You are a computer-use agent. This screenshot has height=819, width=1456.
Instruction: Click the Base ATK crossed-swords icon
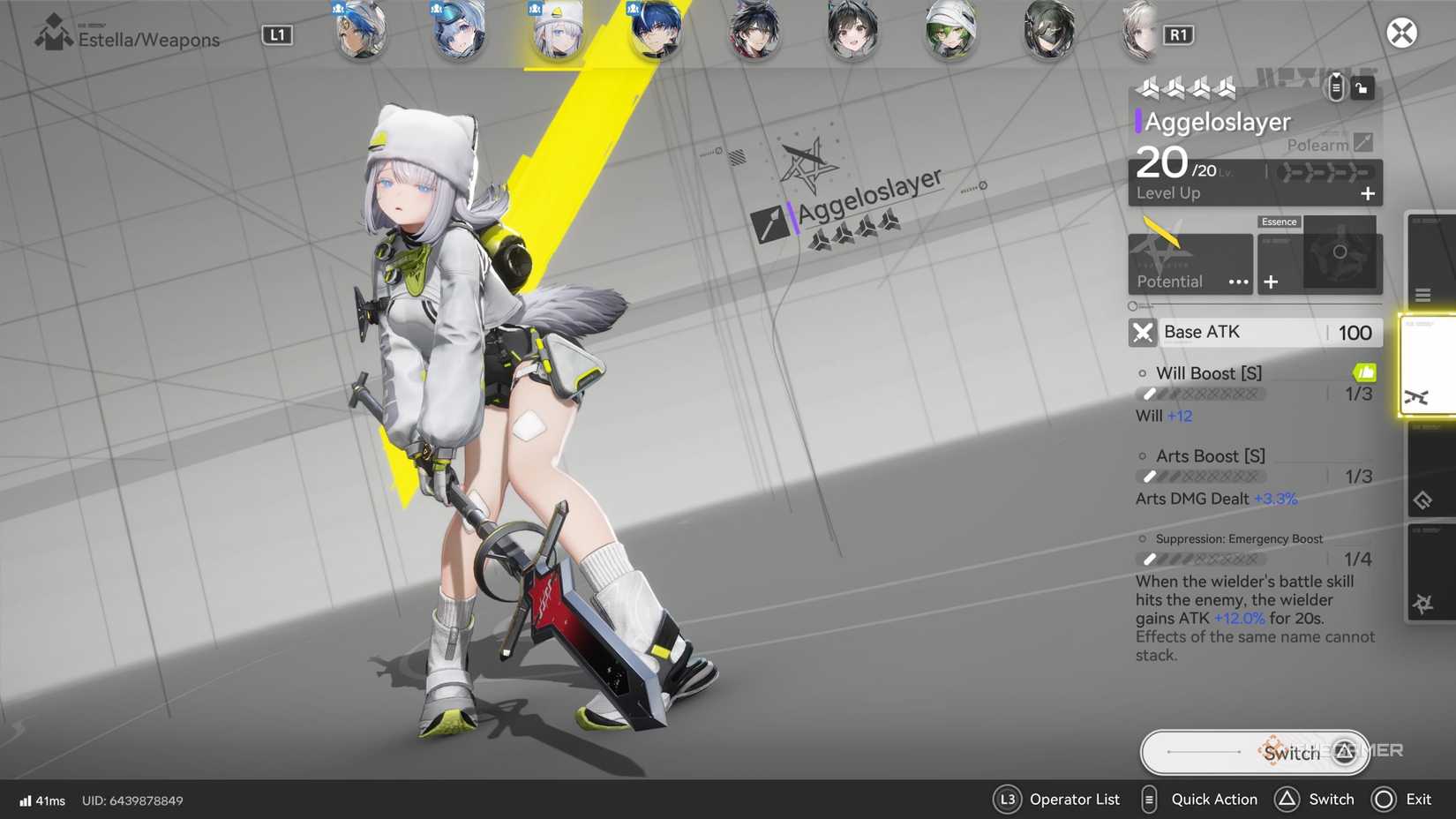[1143, 333]
